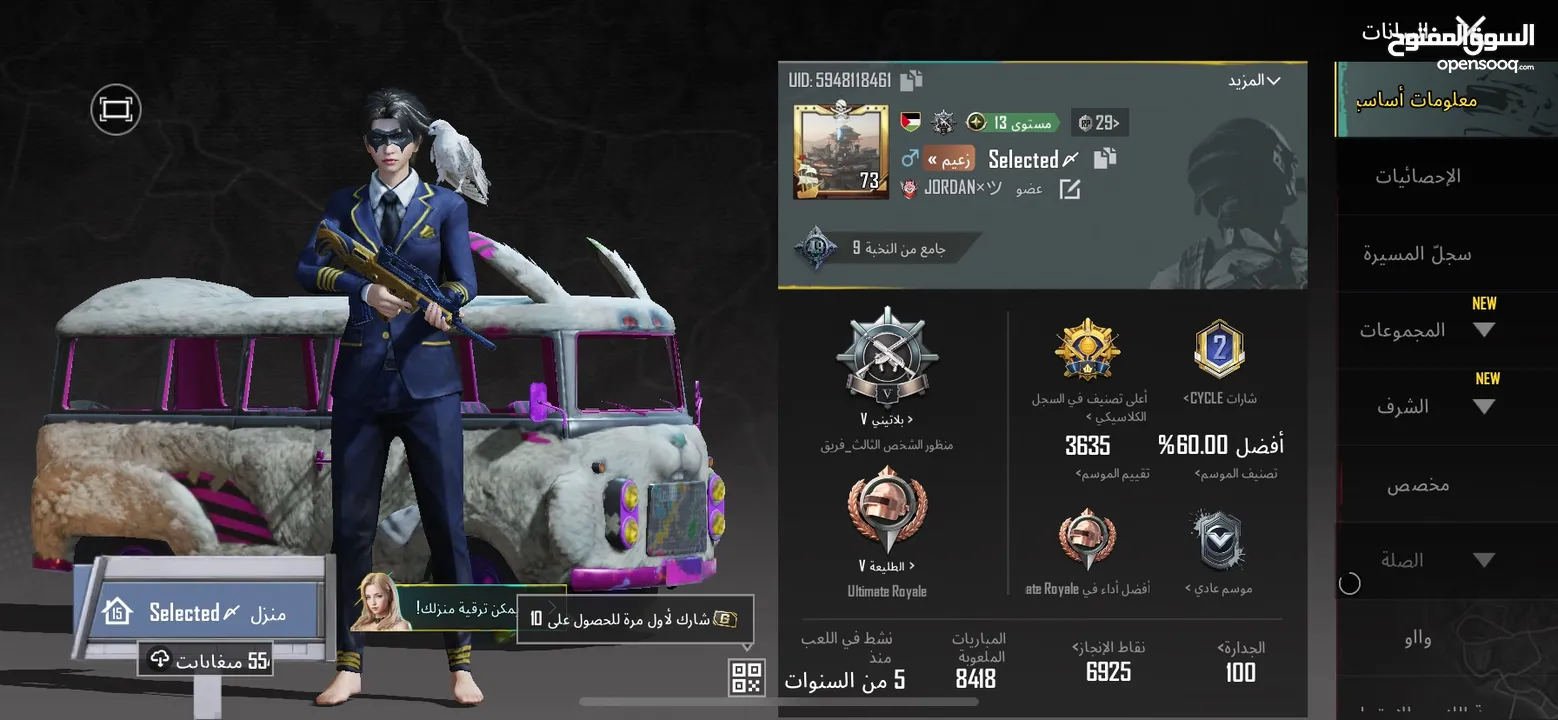1558x720 pixels.
Task: Click the منزل Selected home button
Action: [197, 612]
